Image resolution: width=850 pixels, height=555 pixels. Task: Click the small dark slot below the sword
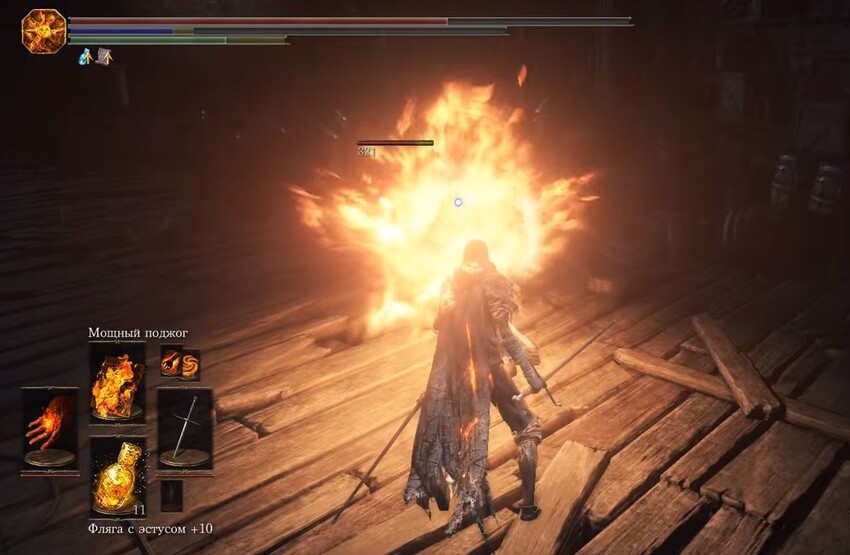click(x=173, y=495)
